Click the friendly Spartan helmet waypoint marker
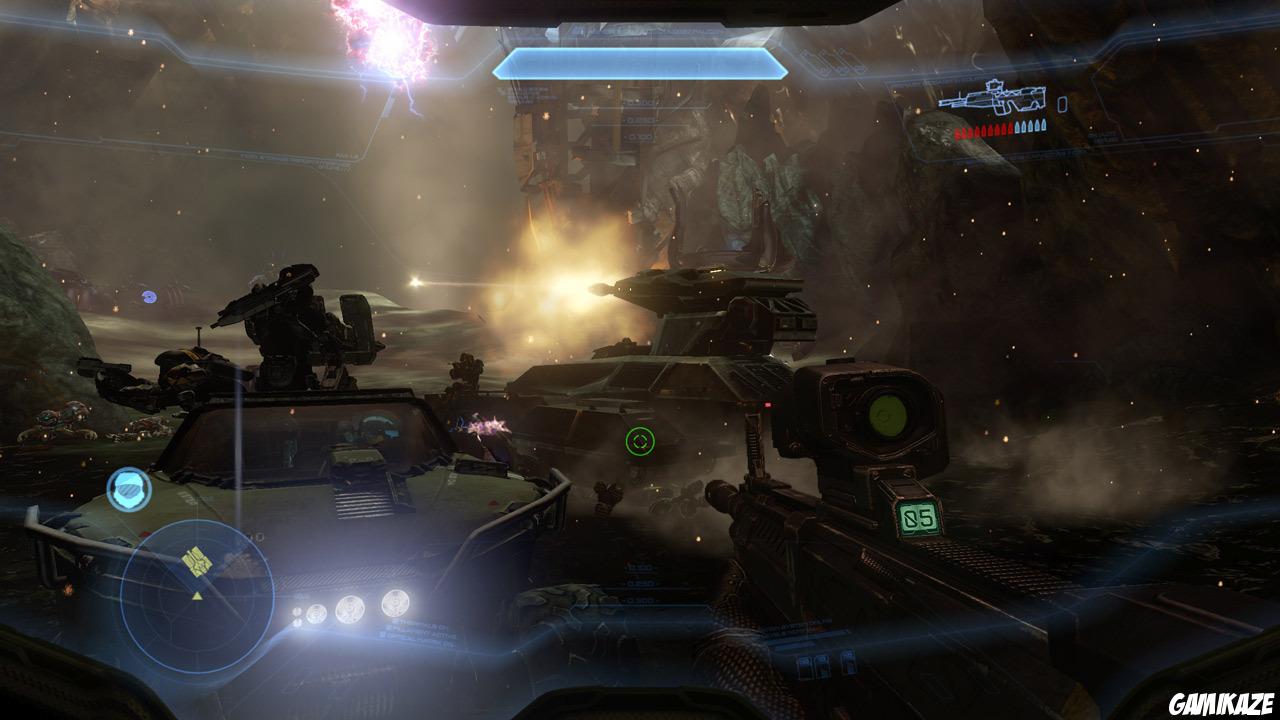Viewport: 1280px width, 720px height. click(128, 490)
